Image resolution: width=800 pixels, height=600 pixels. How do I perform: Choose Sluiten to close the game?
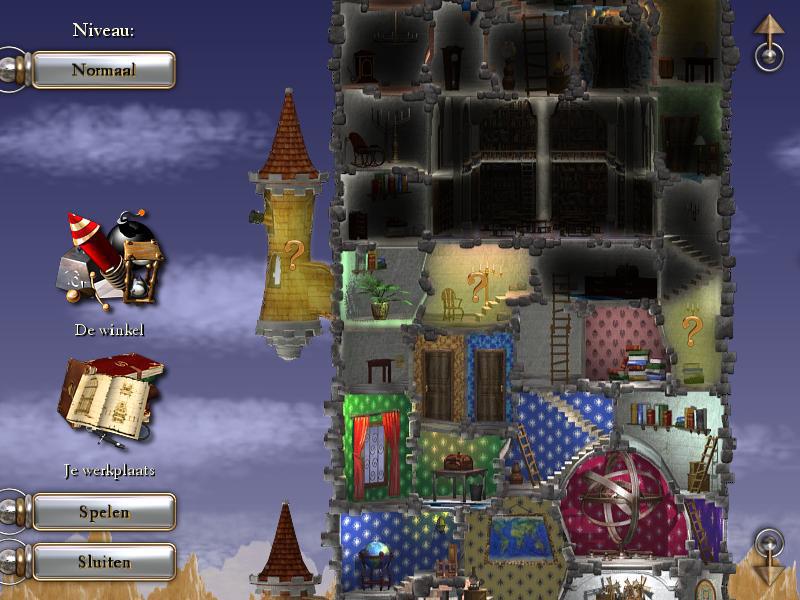(x=104, y=561)
